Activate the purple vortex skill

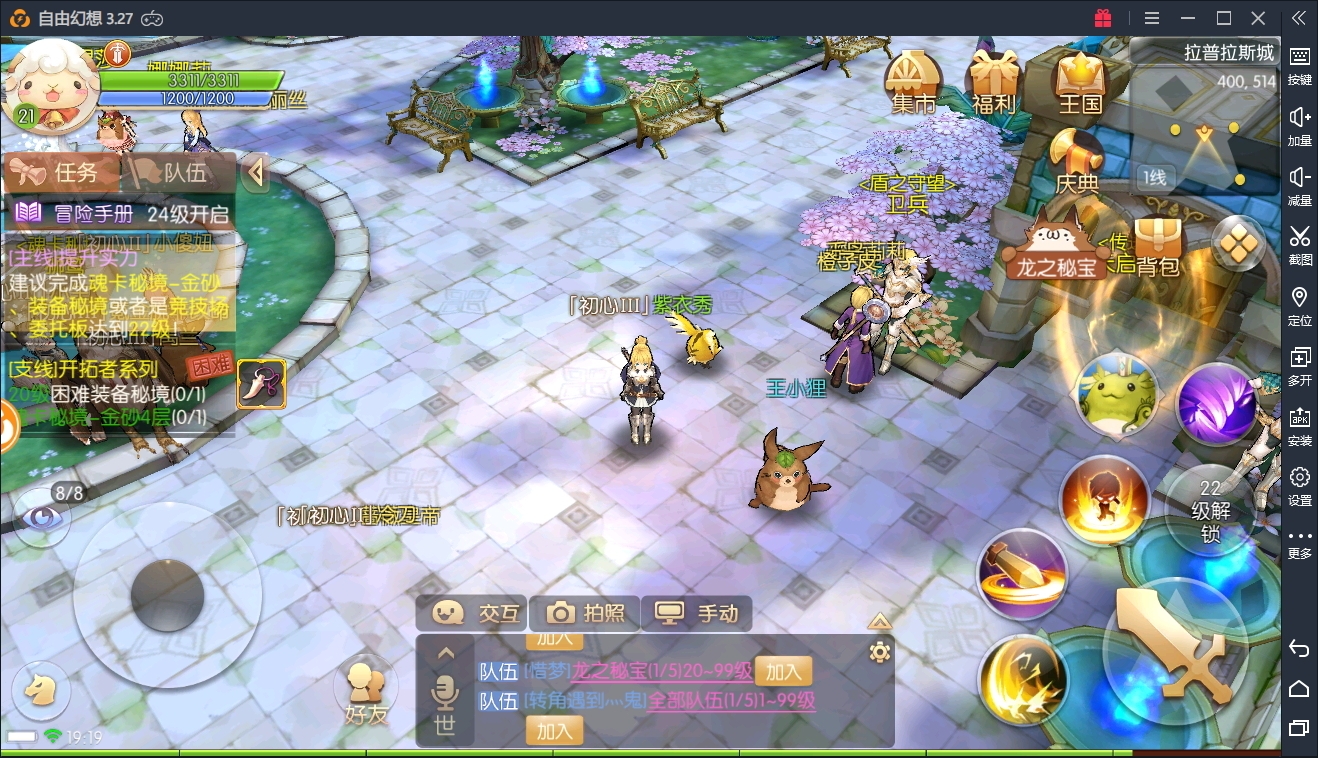point(1216,405)
